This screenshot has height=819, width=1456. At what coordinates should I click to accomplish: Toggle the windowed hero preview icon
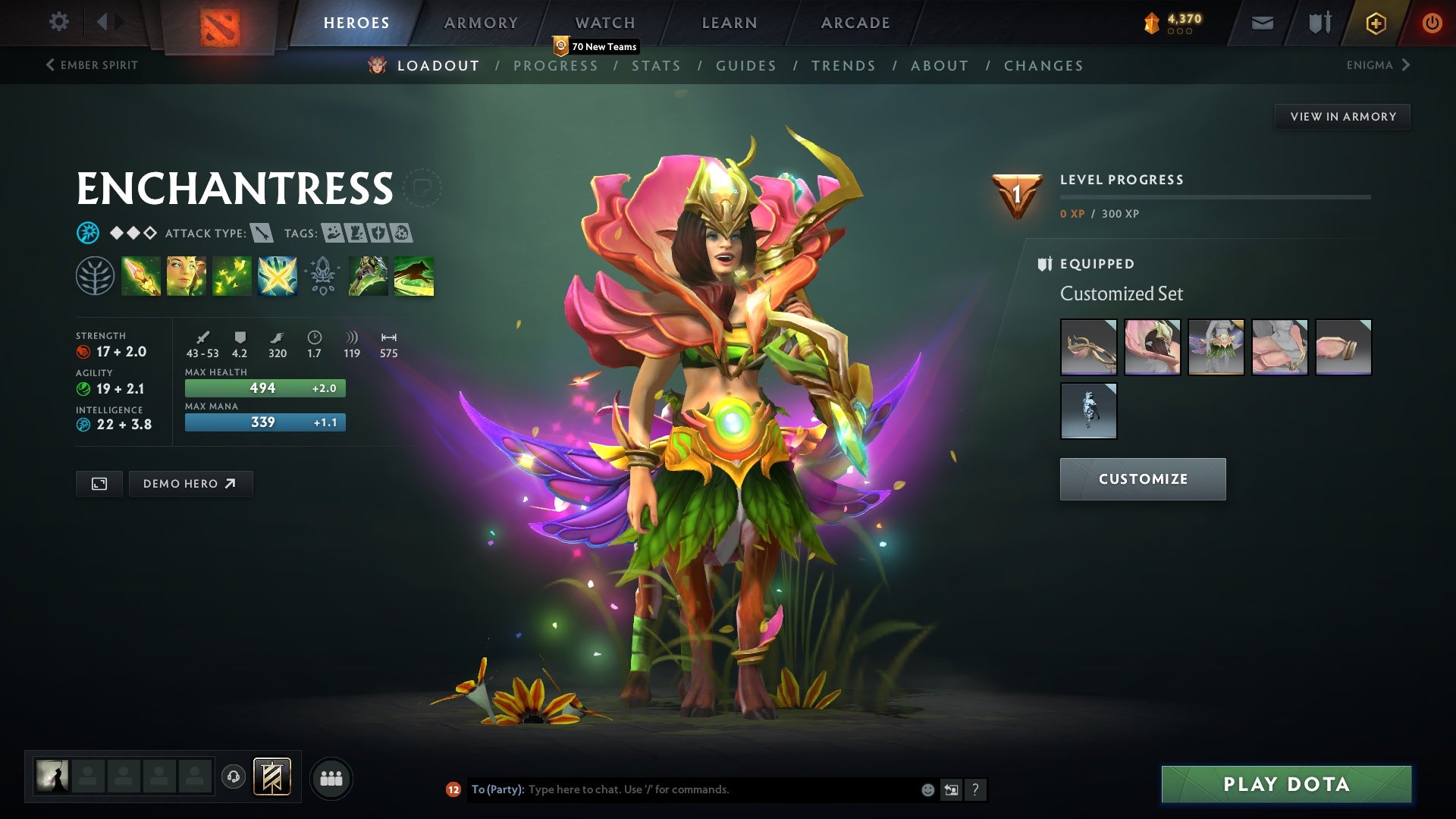point(99,483)
